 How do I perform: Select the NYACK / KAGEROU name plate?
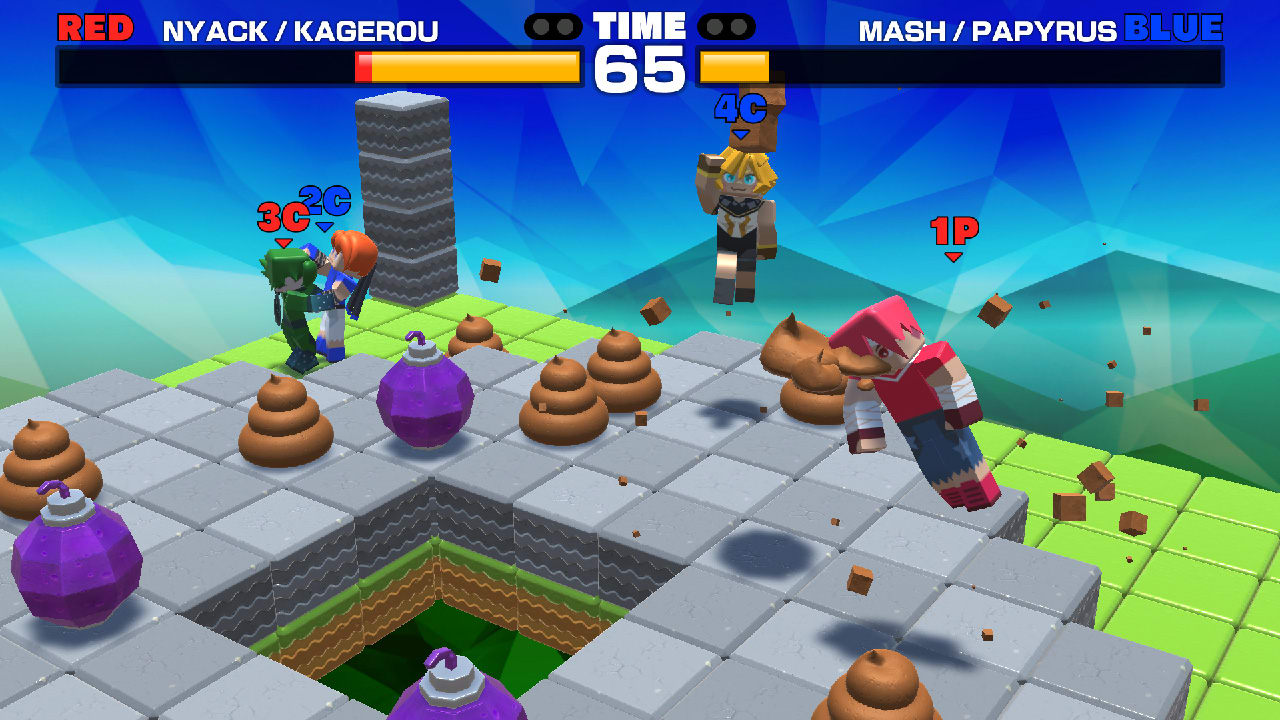click(300, 27)
